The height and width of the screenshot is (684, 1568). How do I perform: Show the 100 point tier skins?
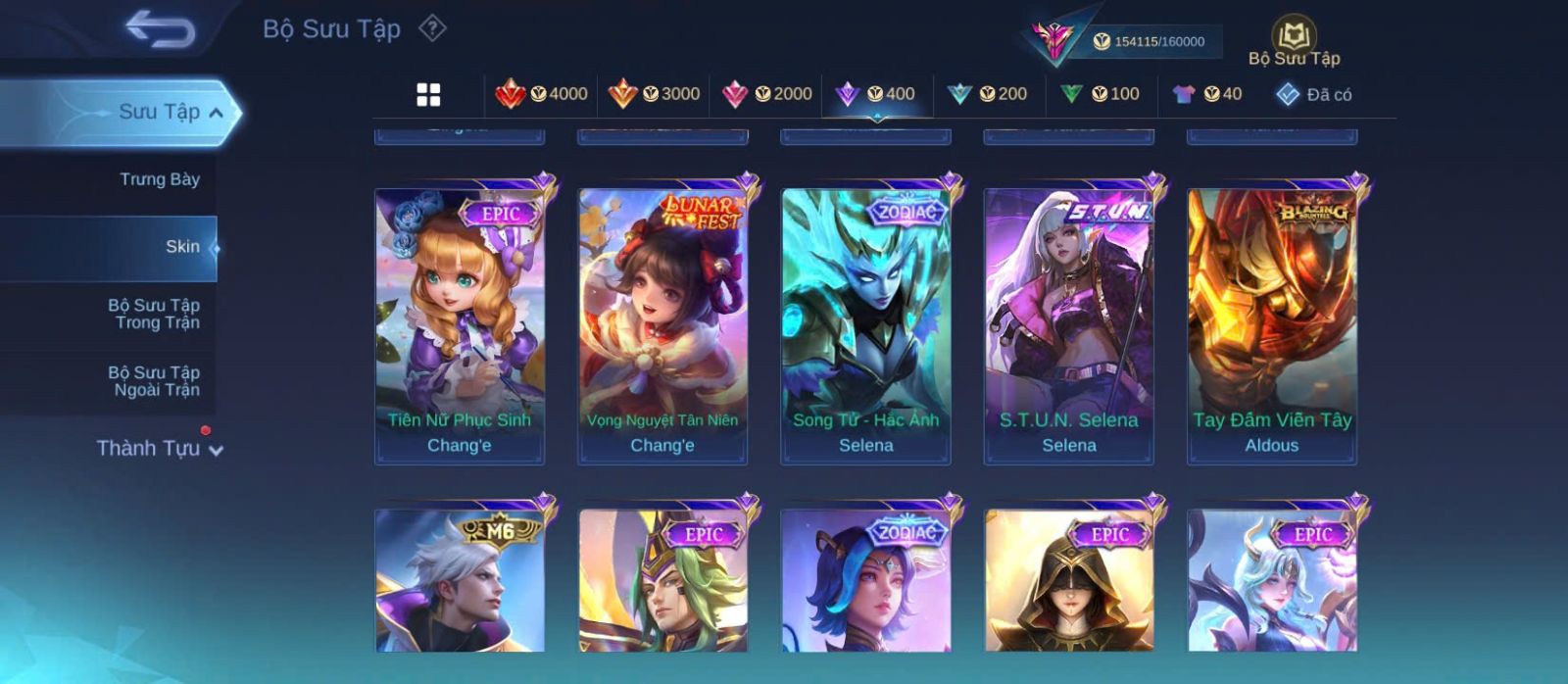[1101, 94]
